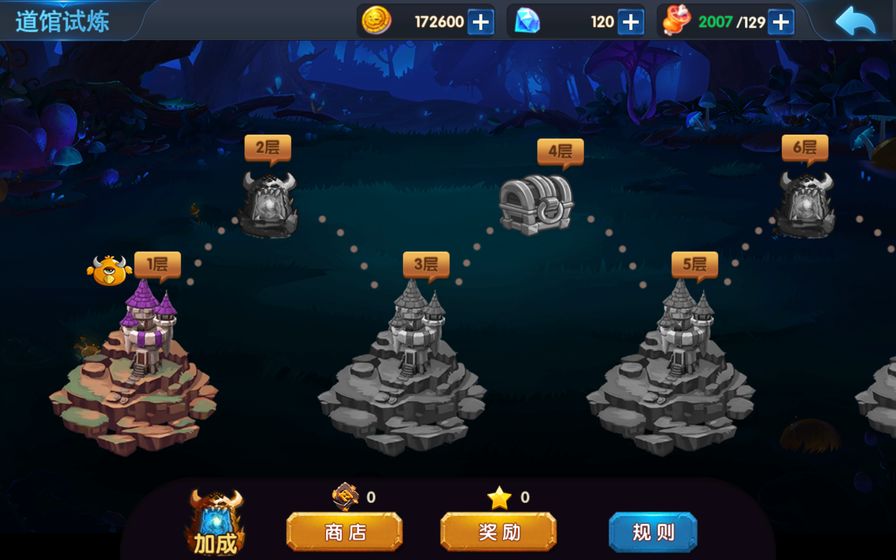Image resolution: width=896 pixels, height=560 pixels.
Task: Select the 2层 horned boss stage
Action: (269, 203)
